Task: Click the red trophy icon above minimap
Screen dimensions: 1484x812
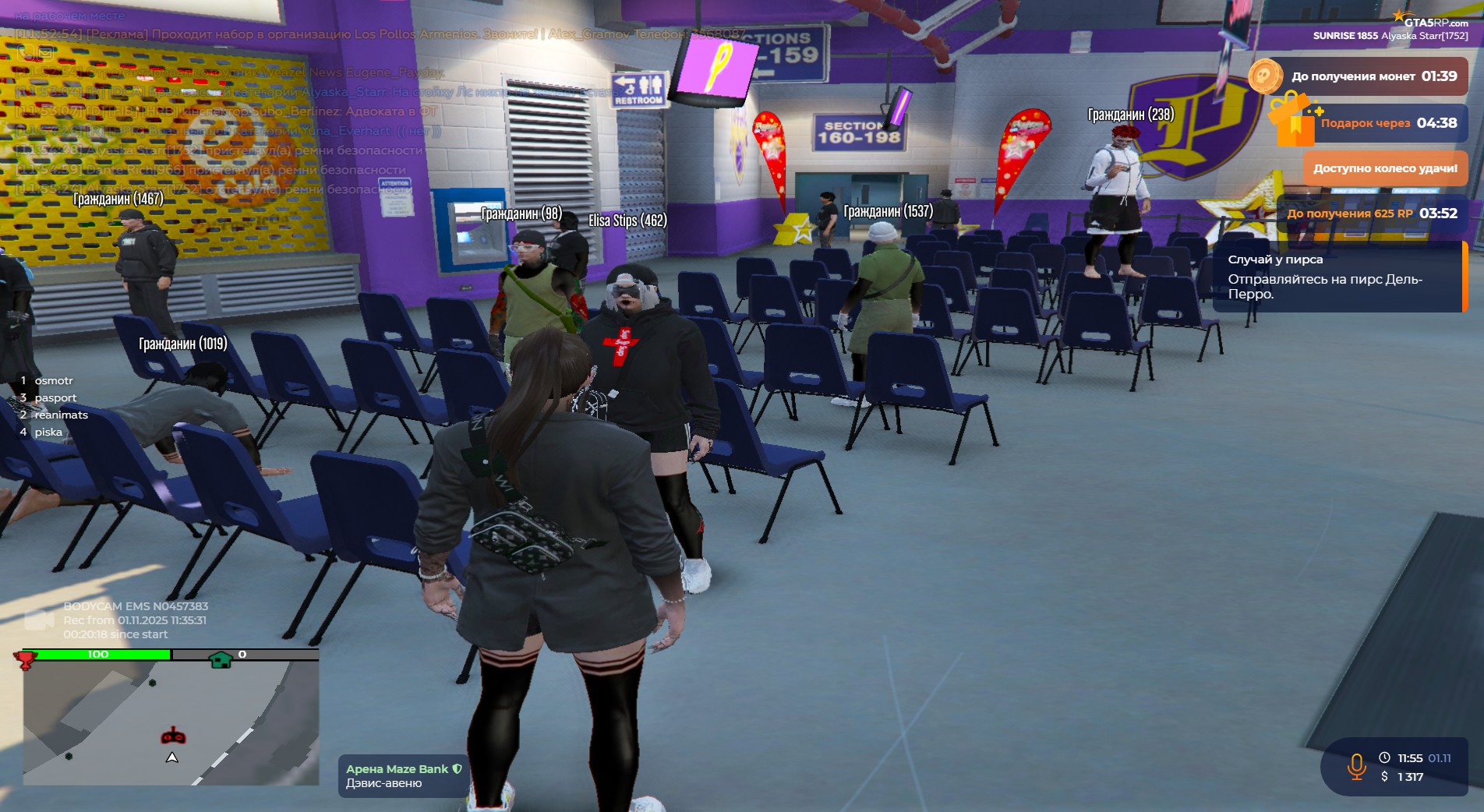Action: coord(26,660)
